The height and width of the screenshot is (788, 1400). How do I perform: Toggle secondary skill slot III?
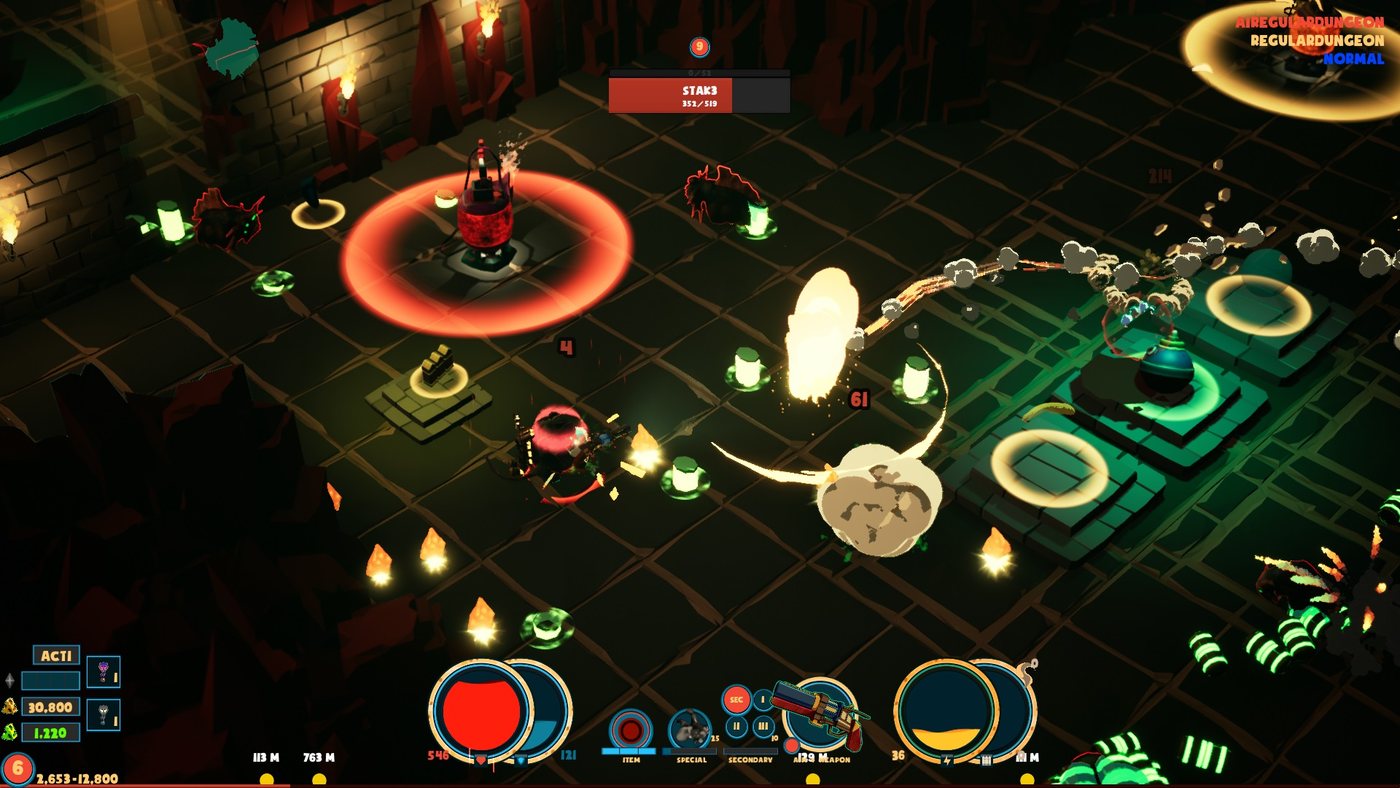point(762,726)
